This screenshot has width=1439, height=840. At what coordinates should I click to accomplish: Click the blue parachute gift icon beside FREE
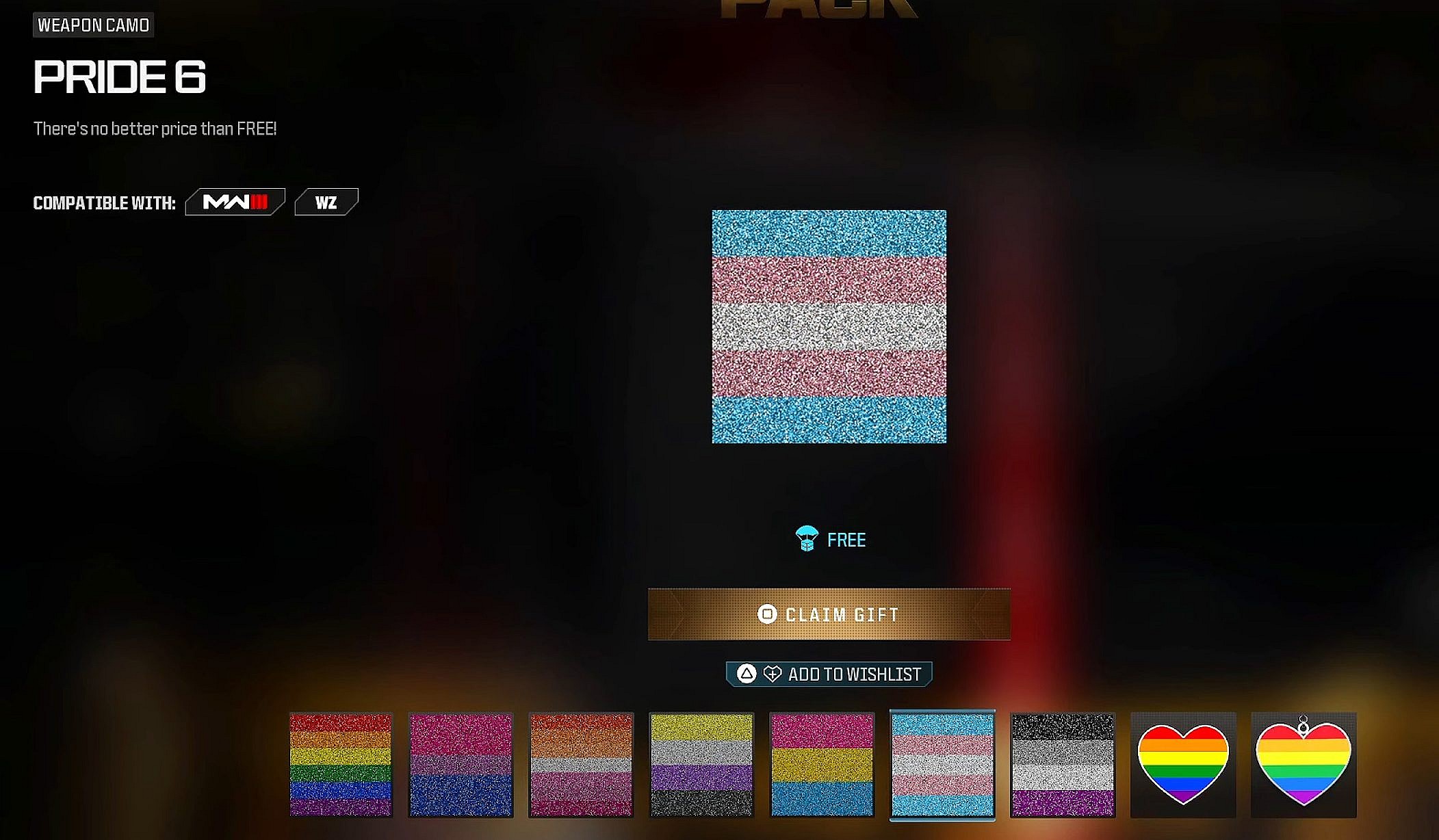click(806, 540)
